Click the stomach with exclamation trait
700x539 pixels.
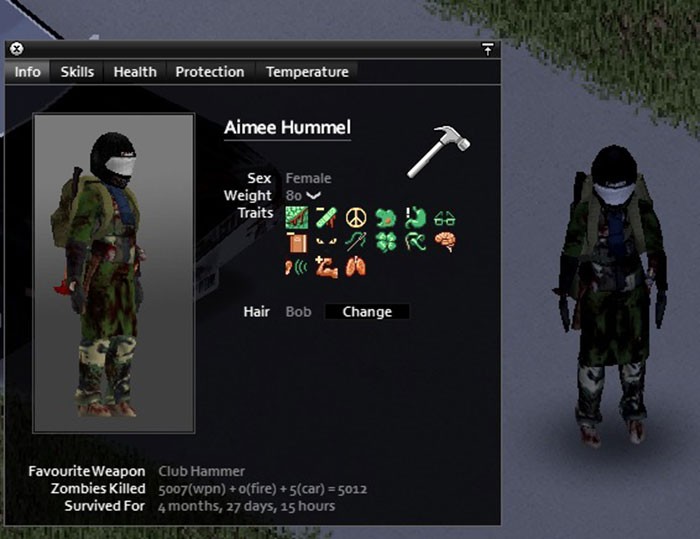[415, 218]
